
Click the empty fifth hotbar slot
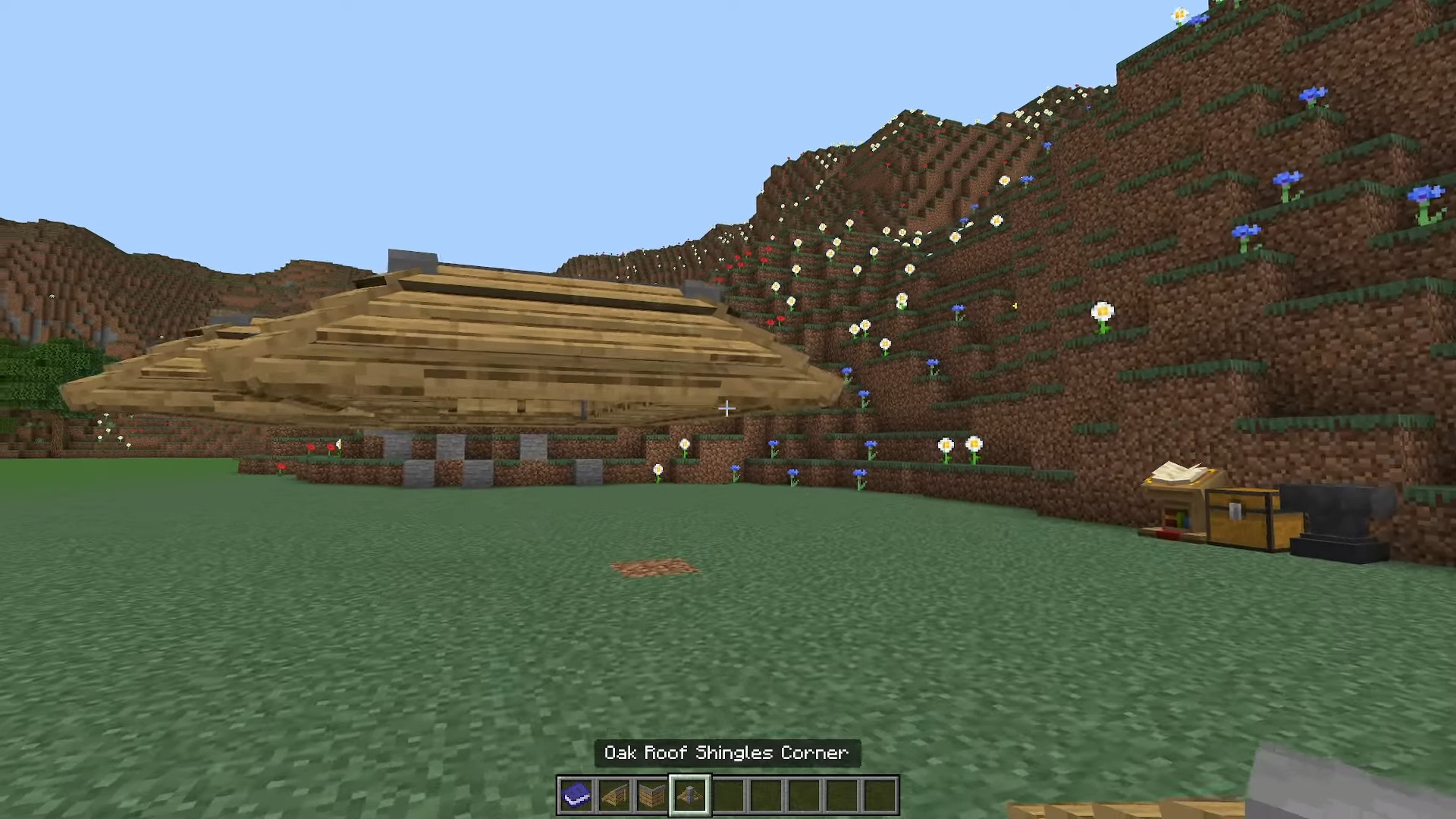coord(728,793)
